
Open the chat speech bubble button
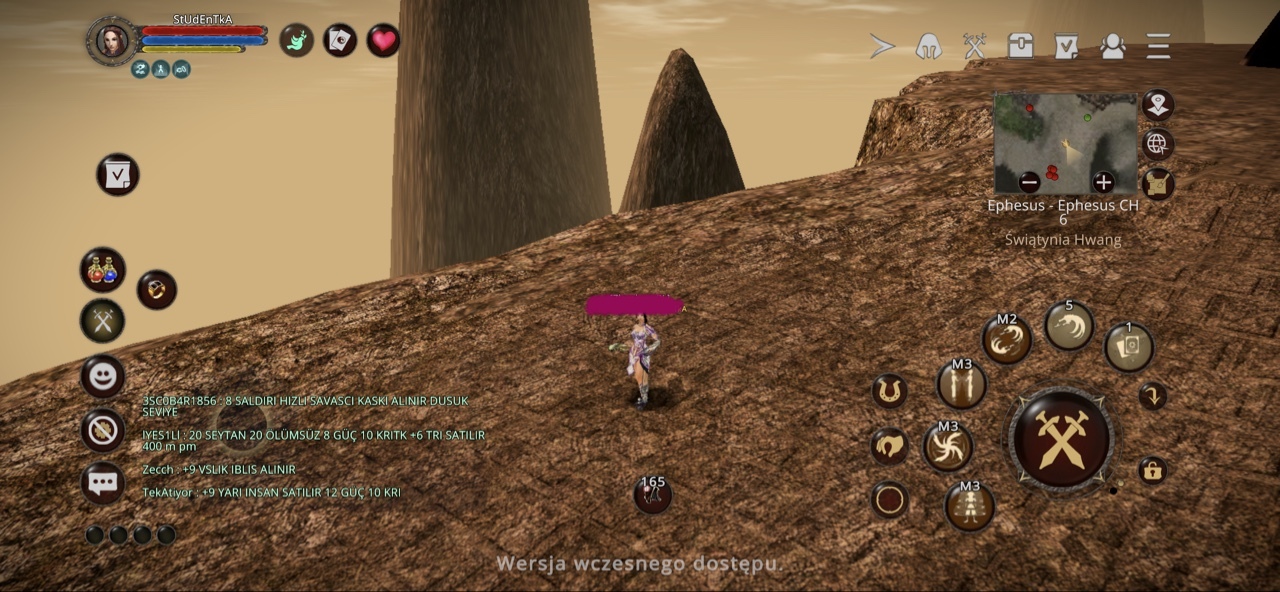coord(103,483)
